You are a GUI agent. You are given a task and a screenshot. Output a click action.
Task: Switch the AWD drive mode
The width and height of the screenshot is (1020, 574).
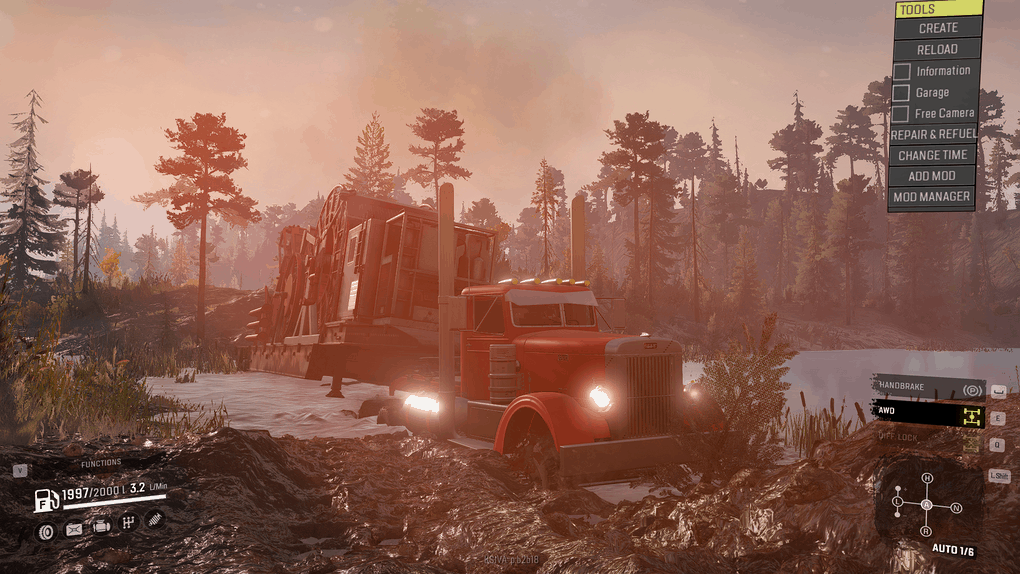926,412
